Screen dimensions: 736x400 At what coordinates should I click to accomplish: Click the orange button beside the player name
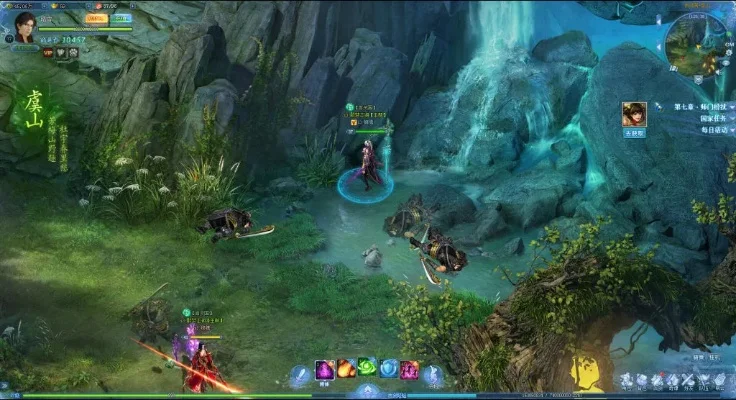tap(95, 18)
